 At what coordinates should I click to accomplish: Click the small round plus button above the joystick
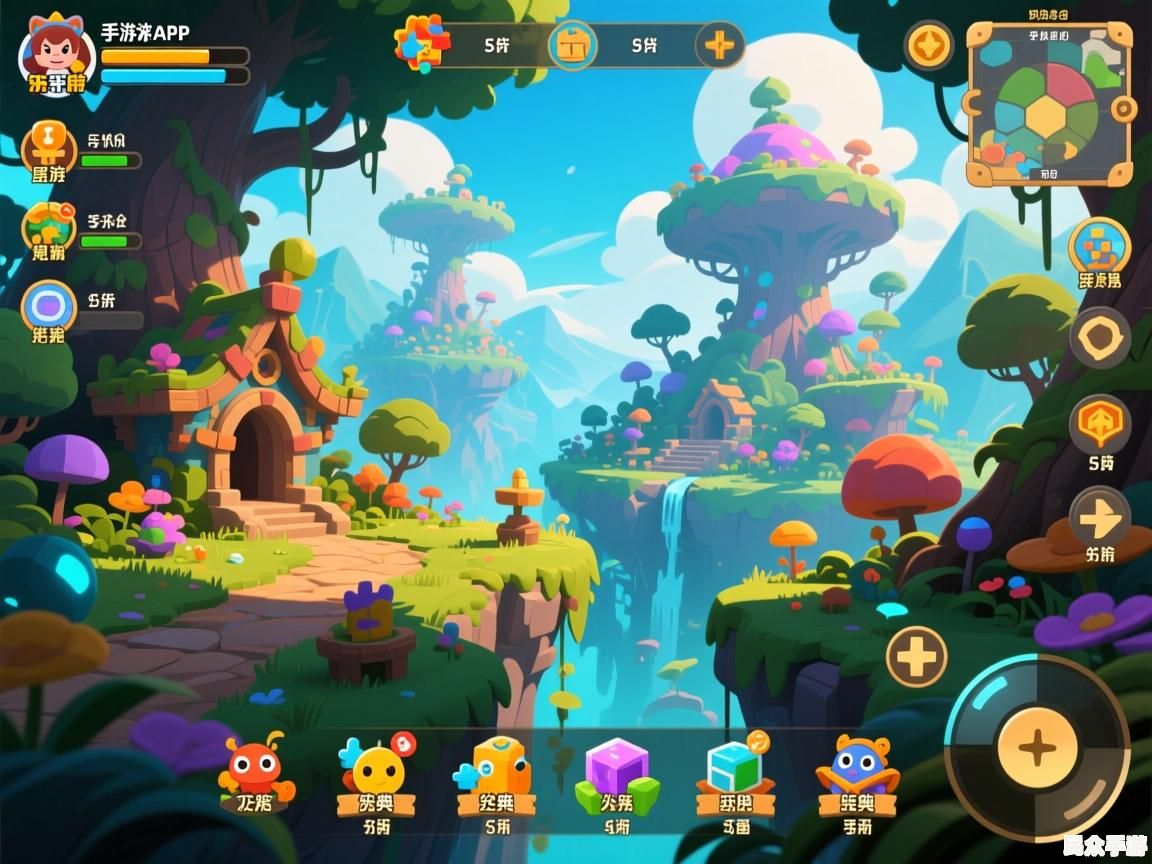coord(916,657)
